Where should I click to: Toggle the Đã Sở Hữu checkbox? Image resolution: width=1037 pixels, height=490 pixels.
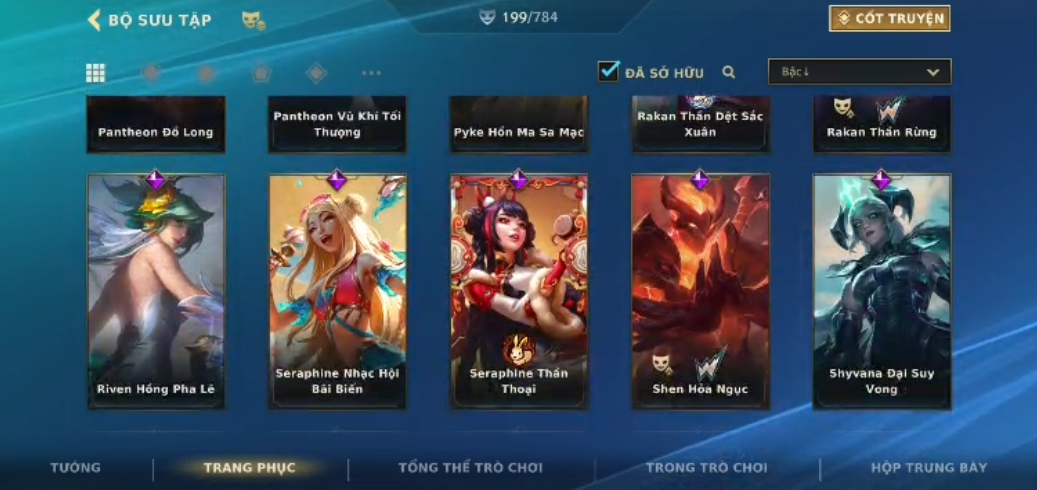coord(608,72)
